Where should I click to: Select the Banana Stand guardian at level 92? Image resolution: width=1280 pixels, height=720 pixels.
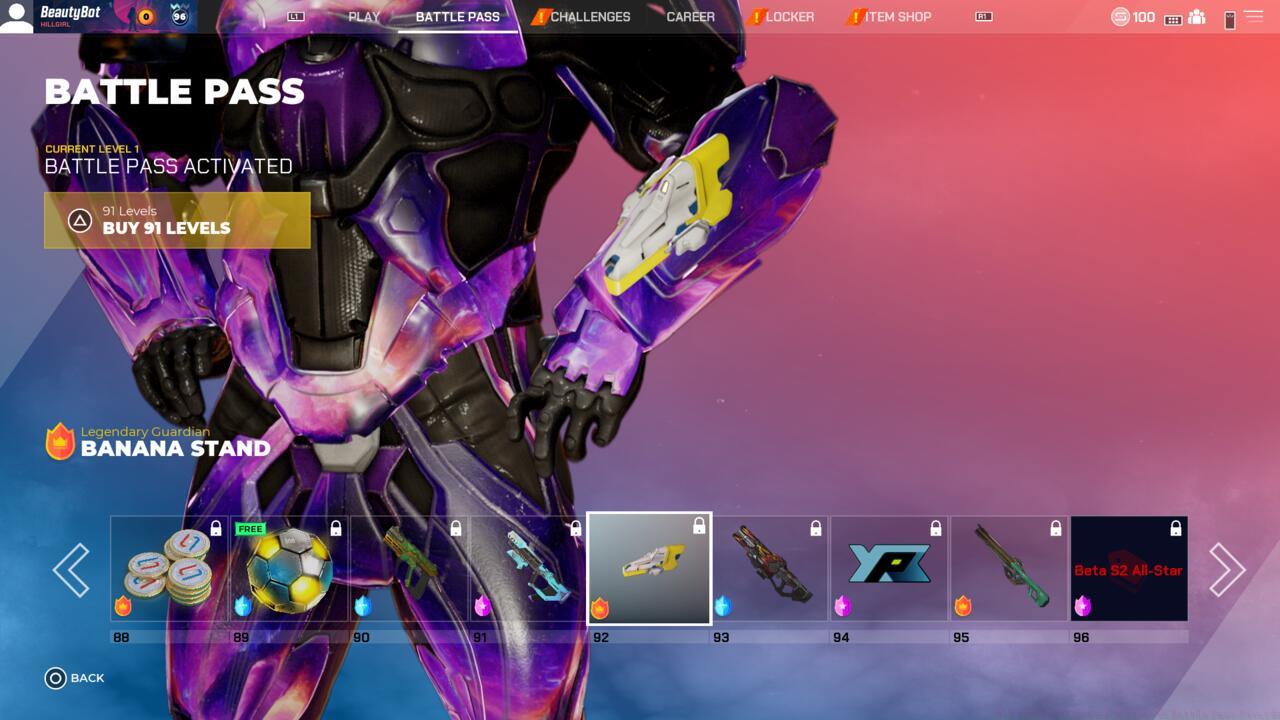coord(649,568)
